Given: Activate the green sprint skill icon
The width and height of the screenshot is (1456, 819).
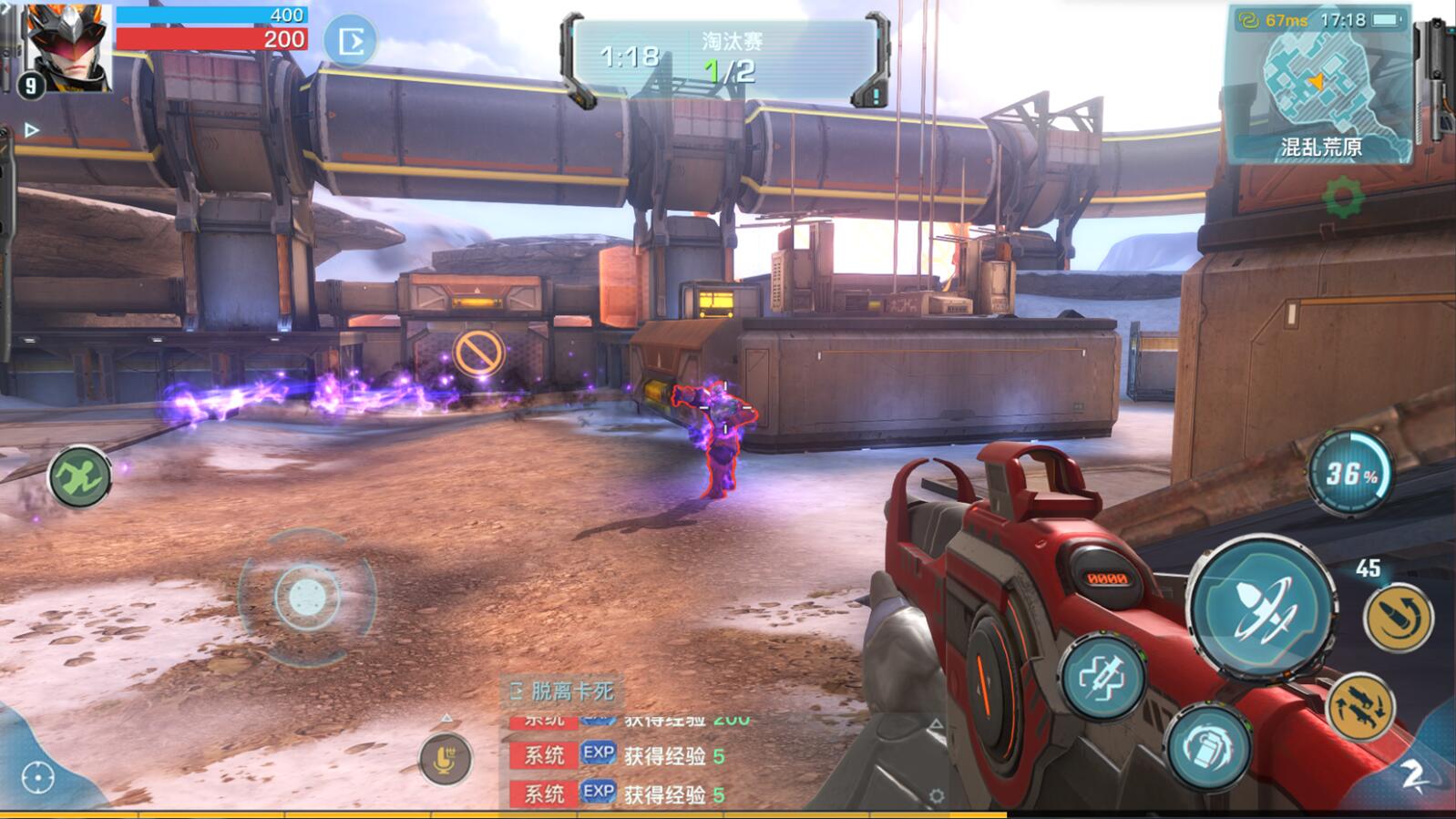Looking at the screenshot, I should click(x=79, y=476).
